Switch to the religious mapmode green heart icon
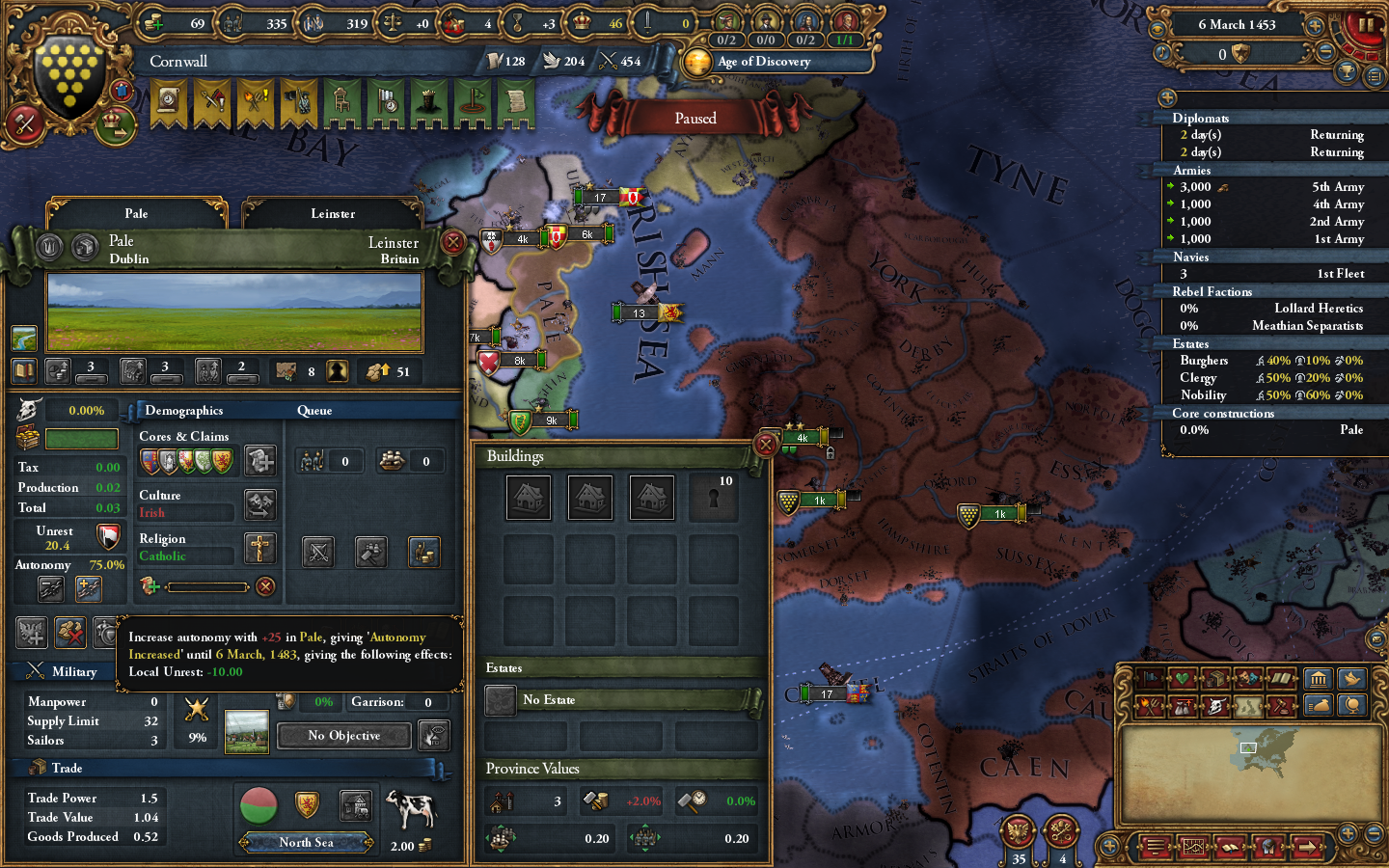The image size is (1389, 868). [1185, 679]
